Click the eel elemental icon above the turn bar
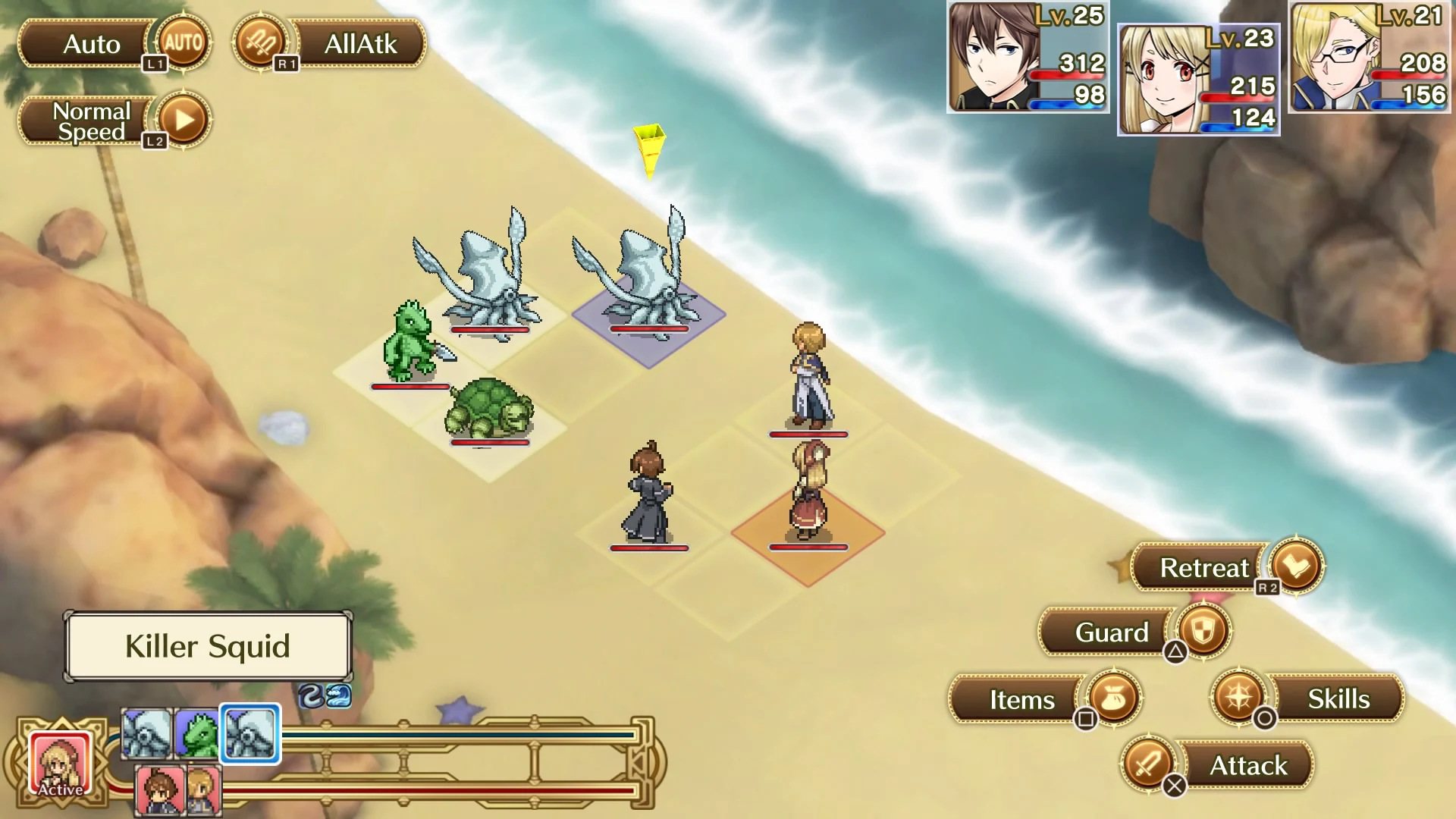The image size is (1456, 819). click(x=311, y=696)
